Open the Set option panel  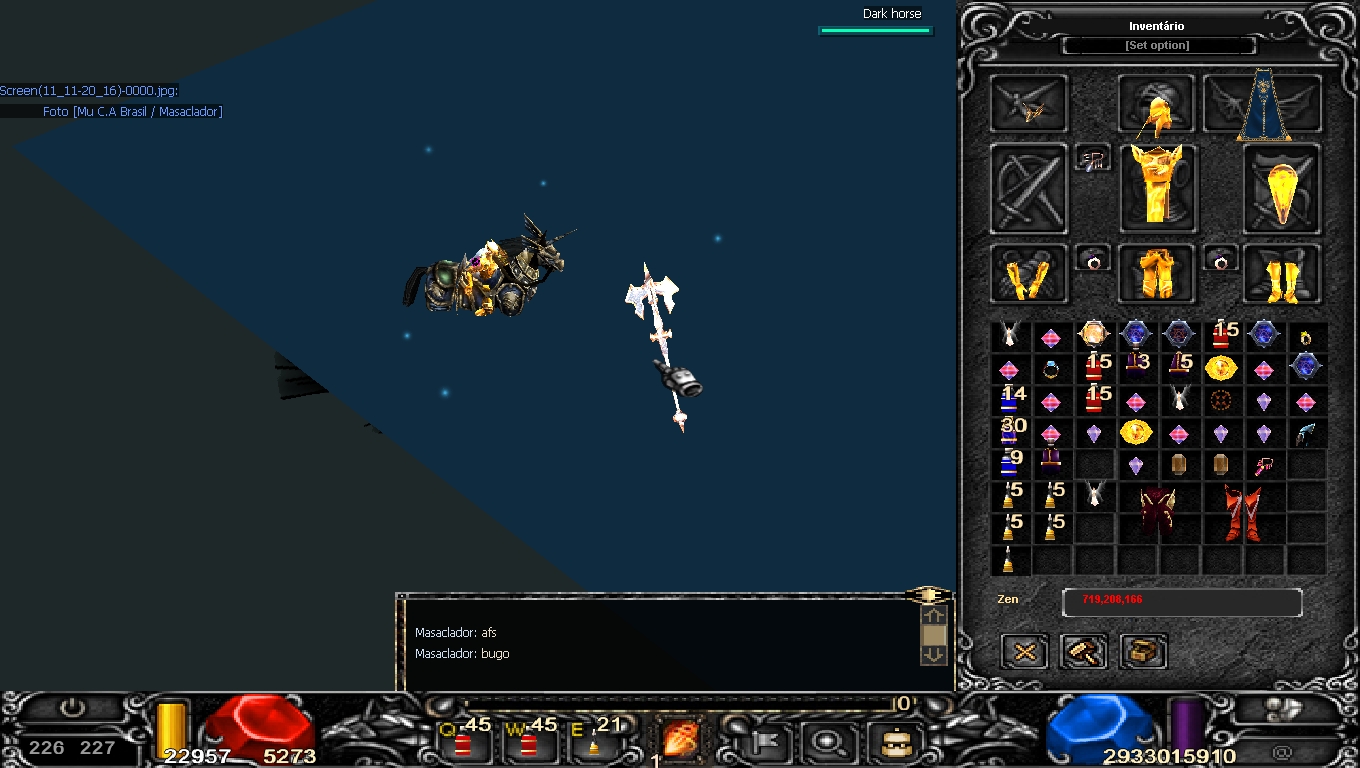coord(1157,46)
